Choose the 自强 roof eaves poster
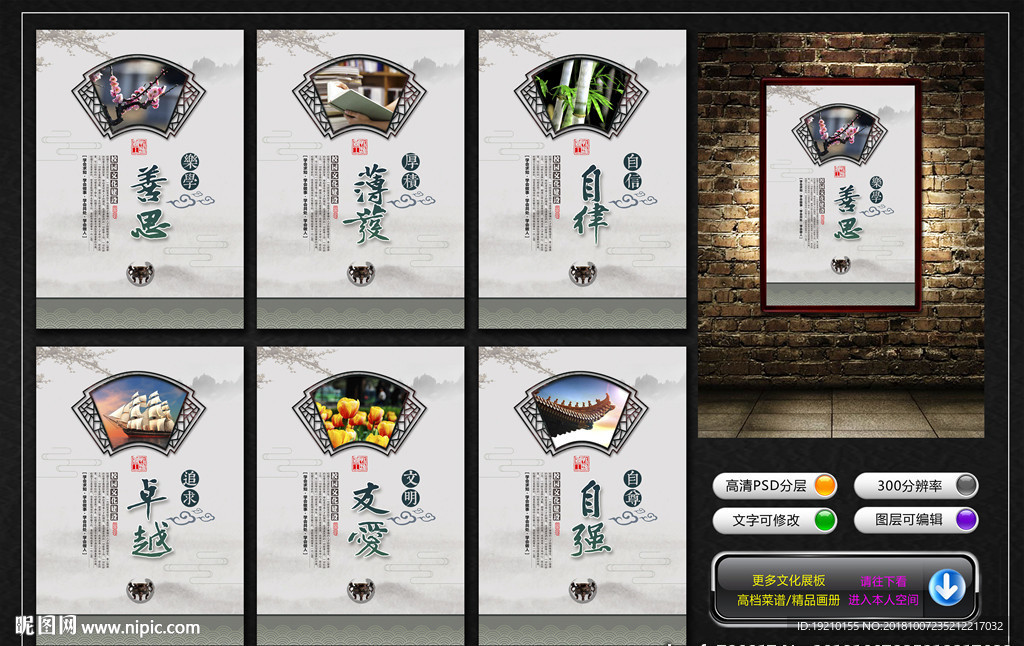 click(x=582, y=490)
